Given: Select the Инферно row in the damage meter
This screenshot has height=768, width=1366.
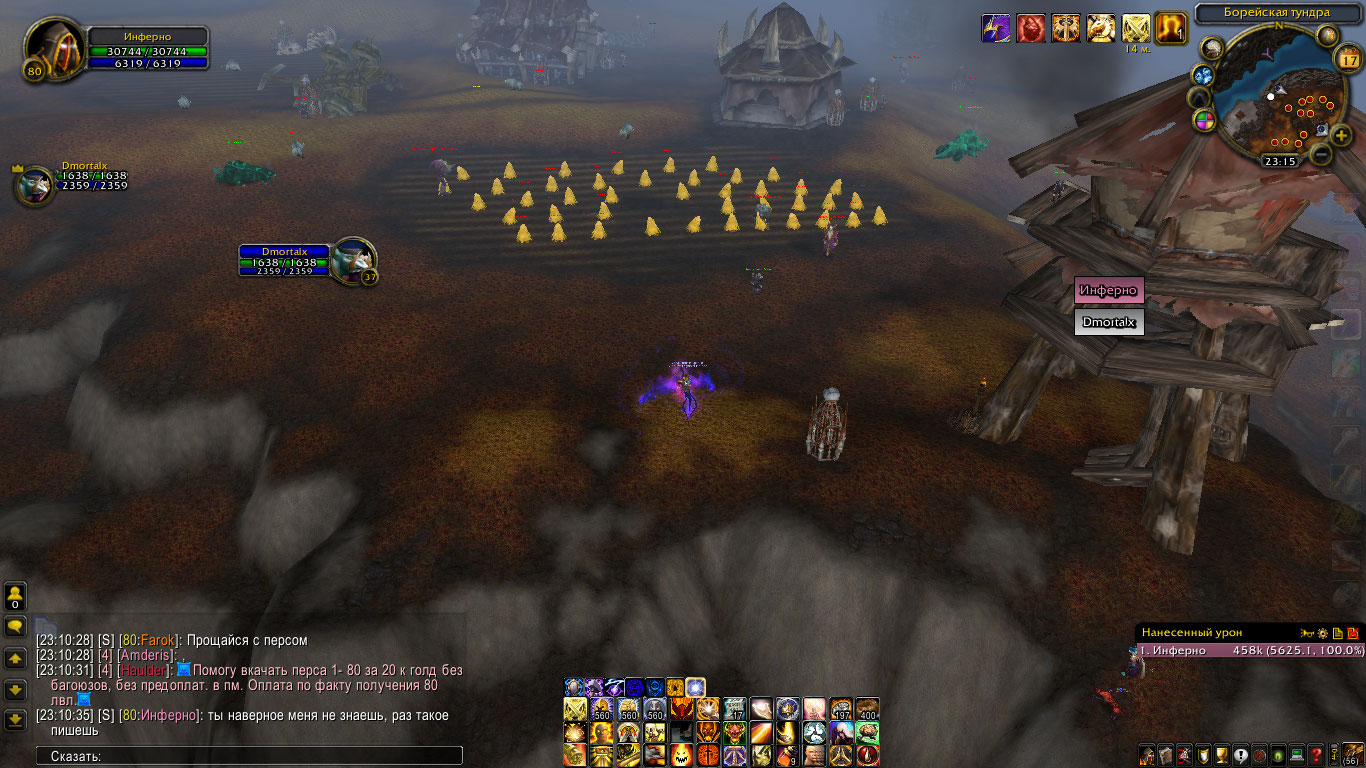Looking at the screenshot, I should click(x=1251, y=650).
